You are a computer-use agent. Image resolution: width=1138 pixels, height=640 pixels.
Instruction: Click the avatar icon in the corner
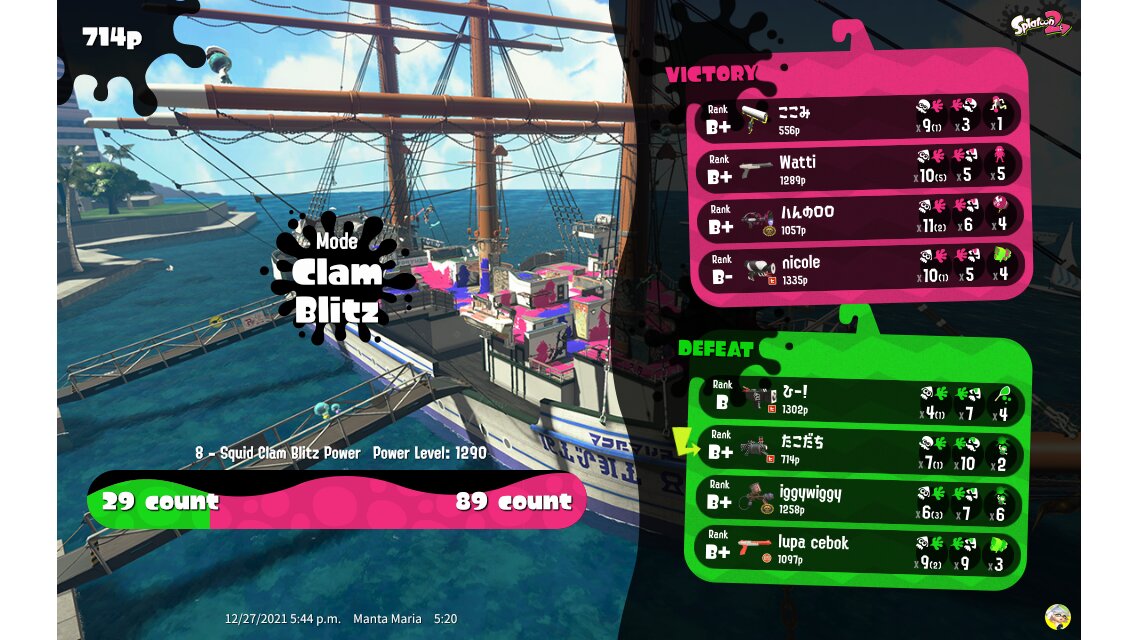click(1057, 616)
